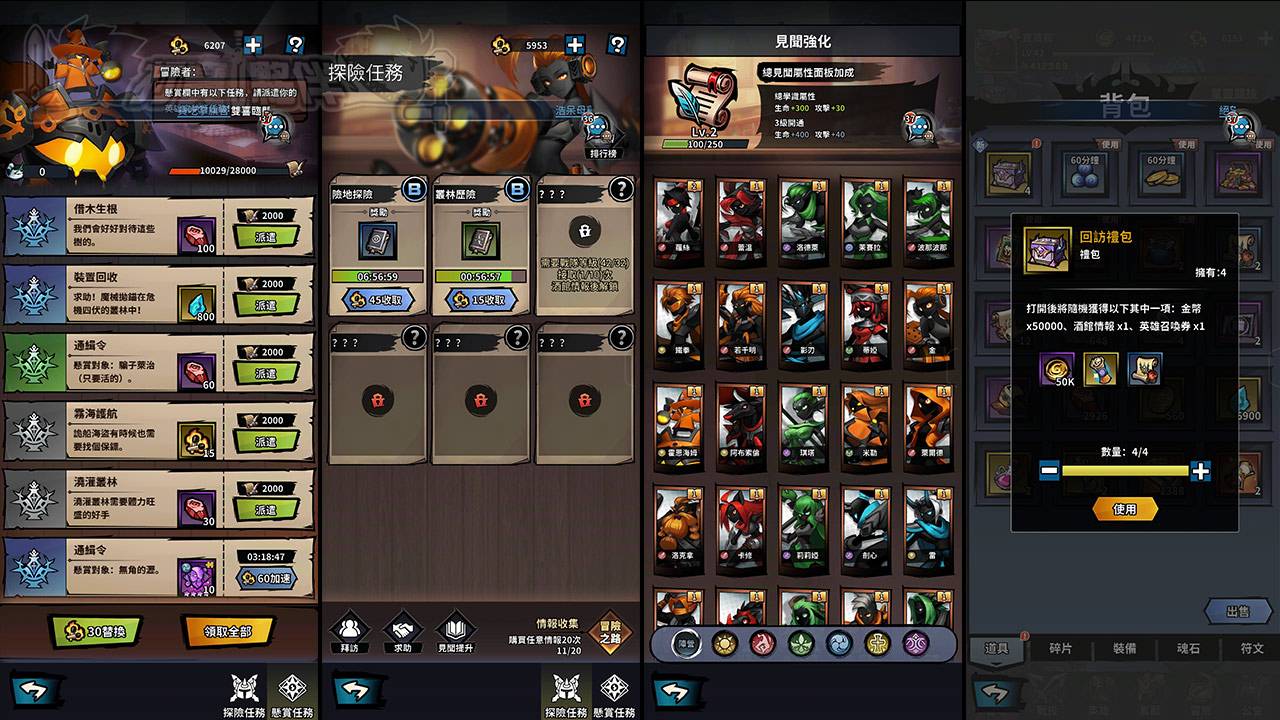Select the hero card 影刃
1280x720 pixels.
point(803,322)
